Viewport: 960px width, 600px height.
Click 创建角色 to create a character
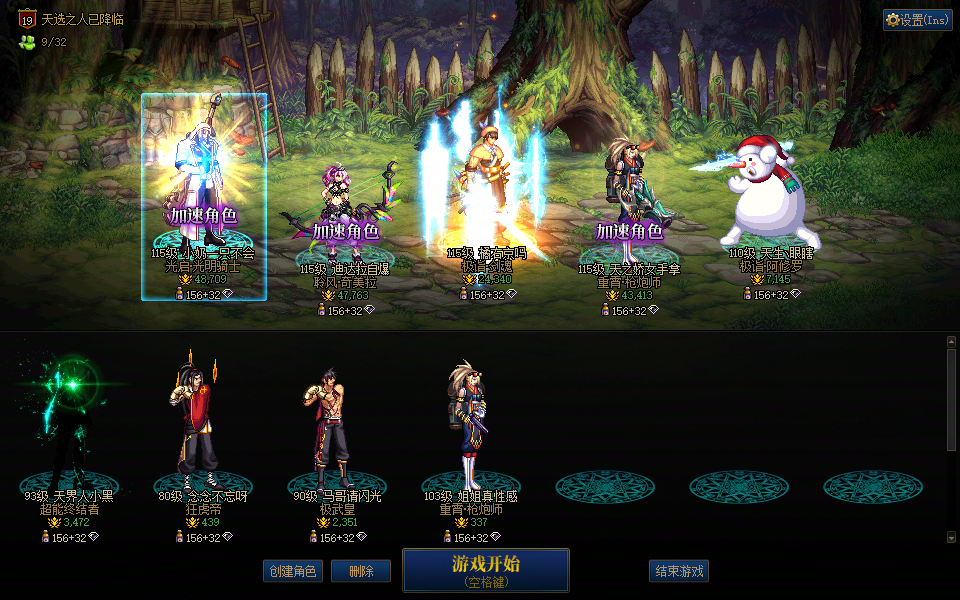click(293, 571)
